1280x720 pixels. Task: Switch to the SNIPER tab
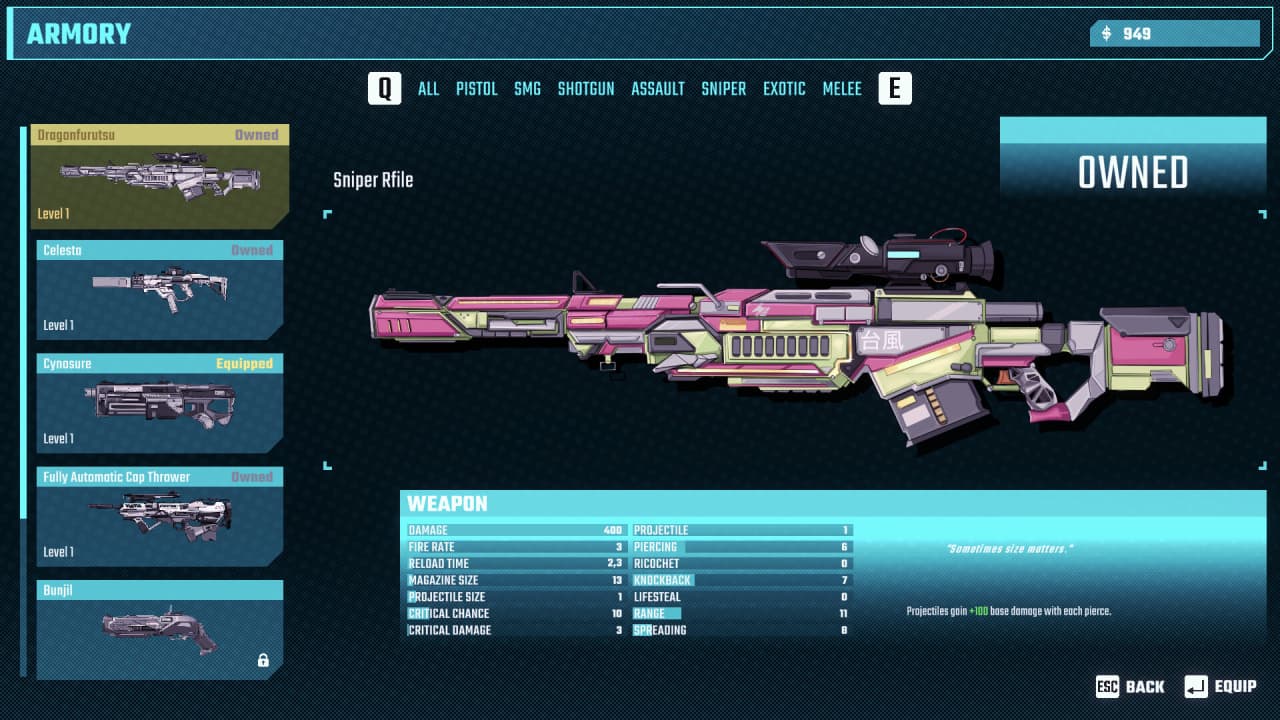point(723,89)
